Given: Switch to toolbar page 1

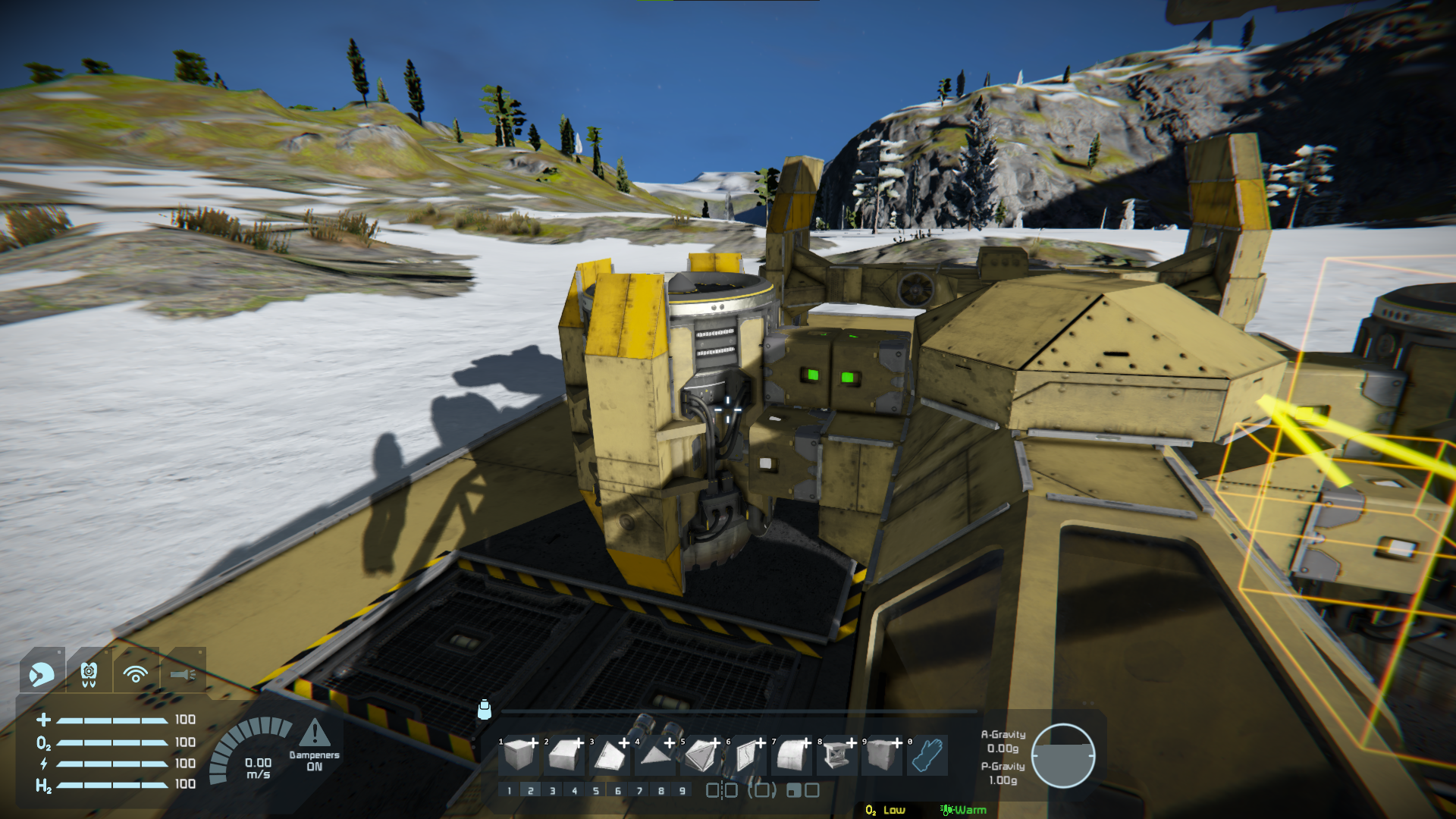Looking at the screenshot, I should click(x=509, y=791).
